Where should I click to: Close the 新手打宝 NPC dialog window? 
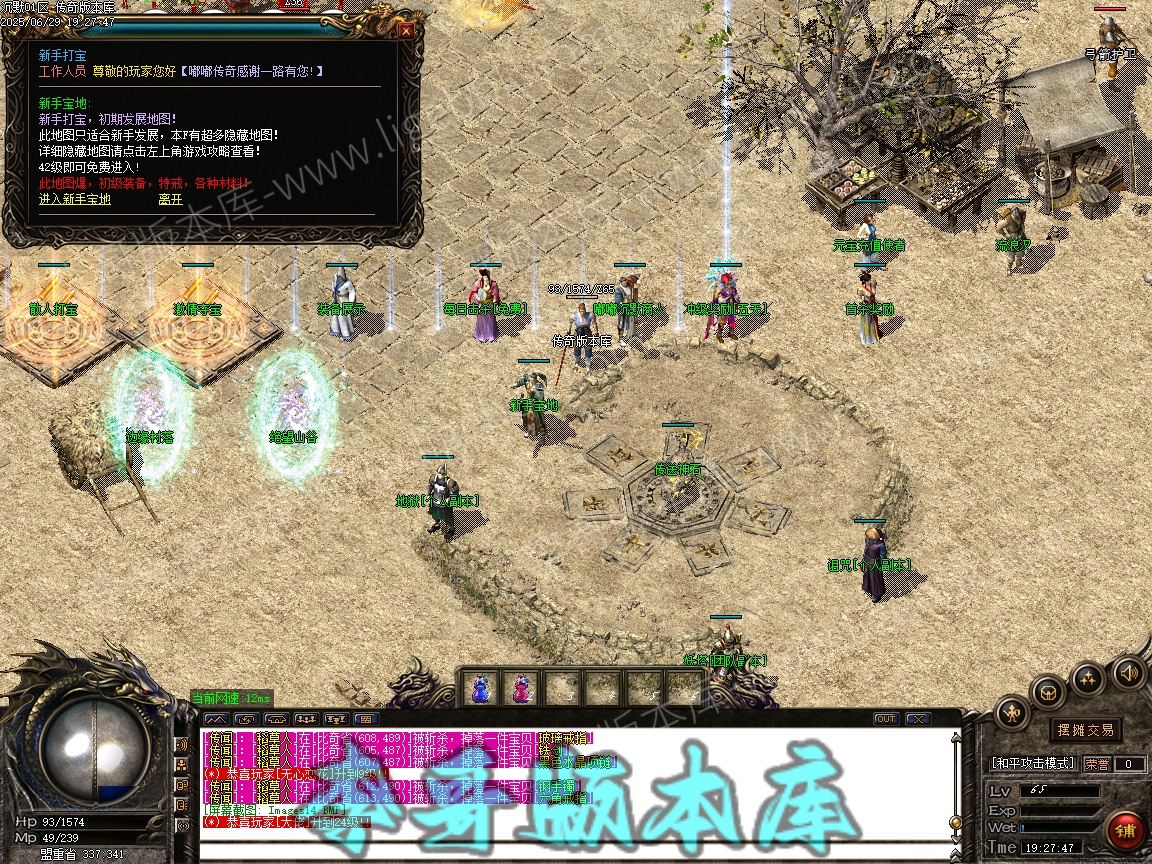(x=406, y=30)
